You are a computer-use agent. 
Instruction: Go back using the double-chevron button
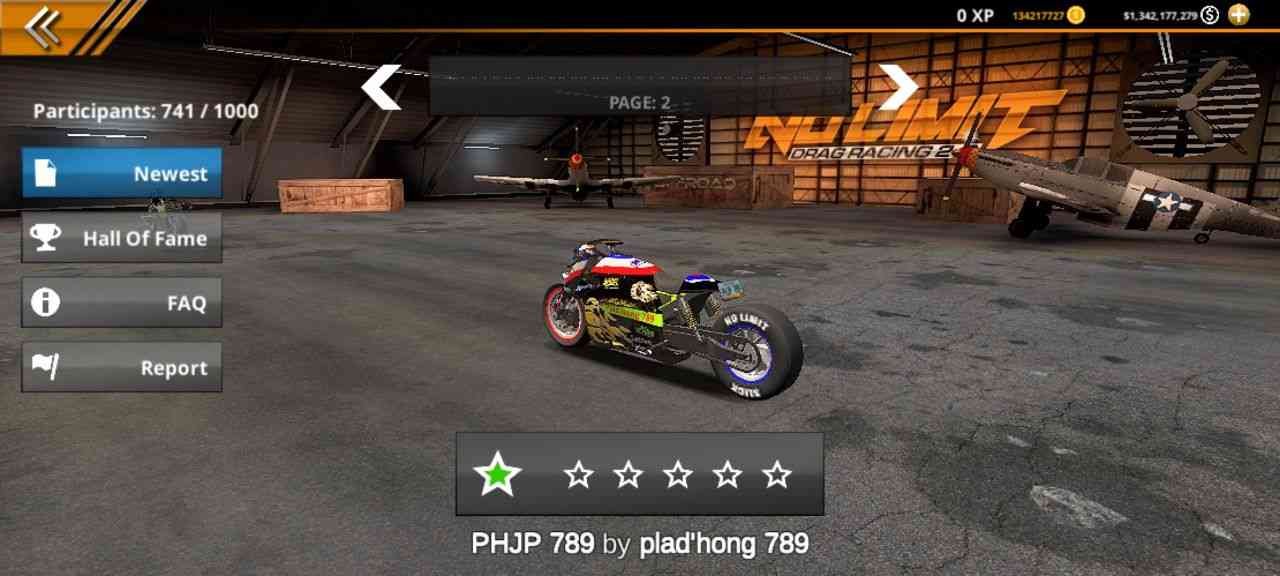click(42, 27)
